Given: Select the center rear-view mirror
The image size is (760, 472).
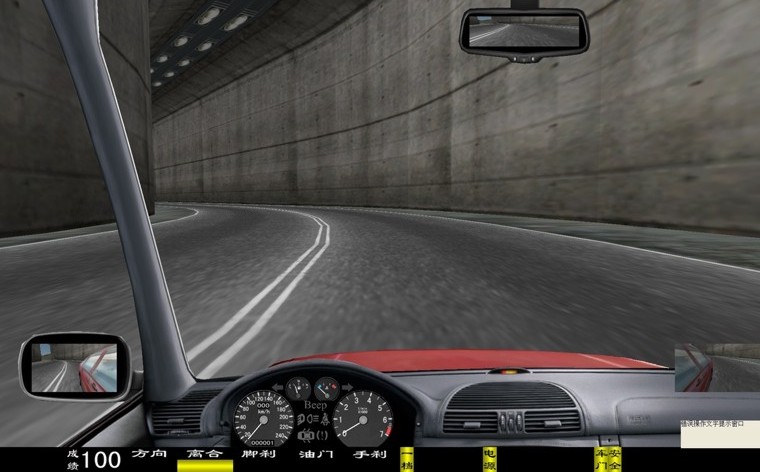Looking at the screenshot, I should 524,33.
